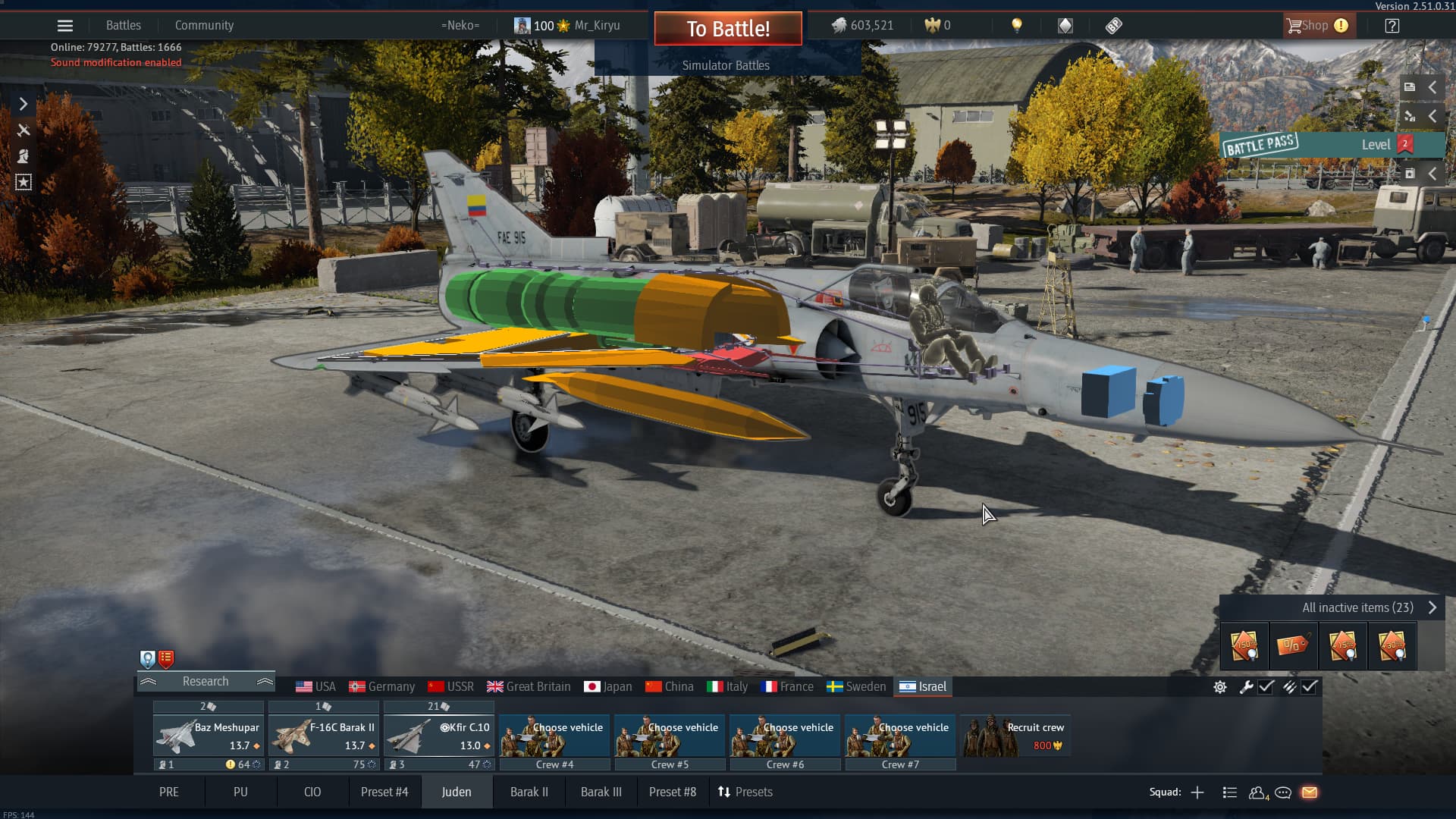Select the Kfir C.10 vehicle slot
The image size is (1456, 819).
(439, 736)
